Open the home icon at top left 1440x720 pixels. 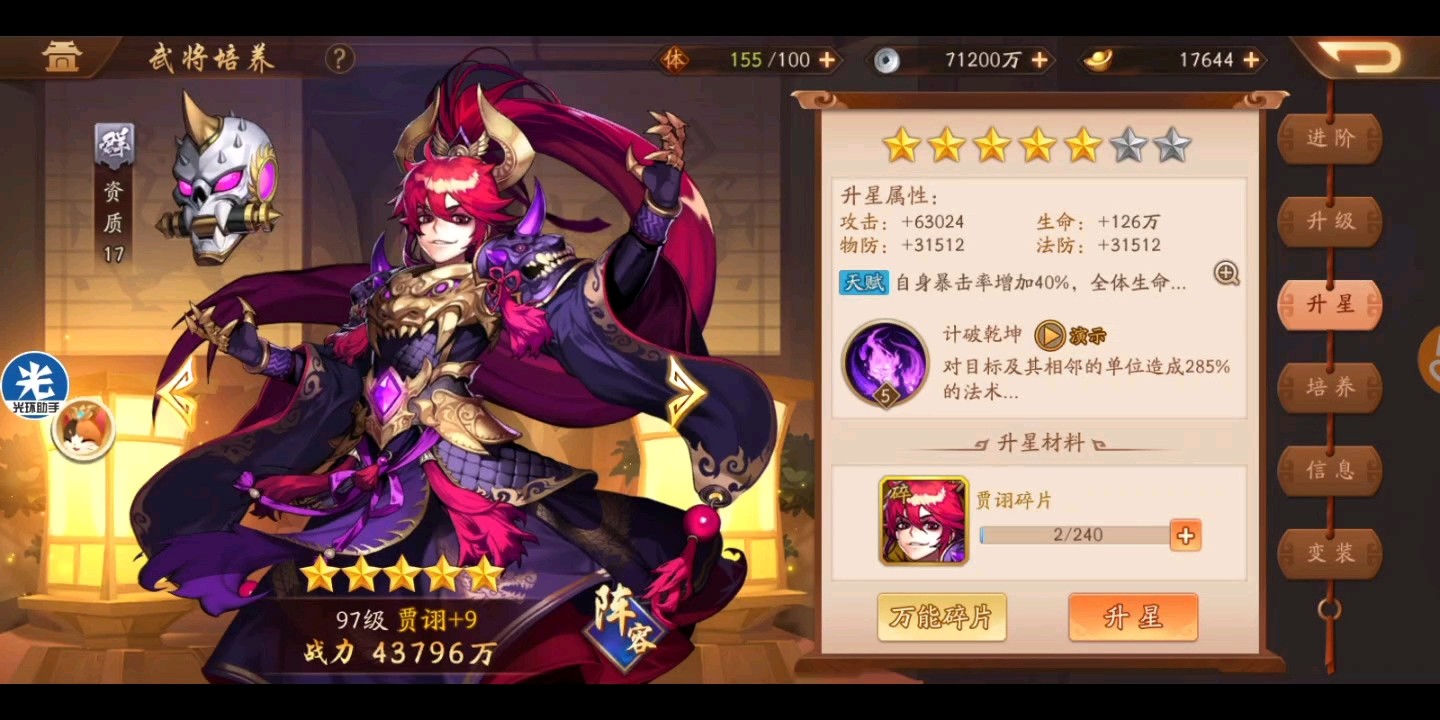pos(62,55)
